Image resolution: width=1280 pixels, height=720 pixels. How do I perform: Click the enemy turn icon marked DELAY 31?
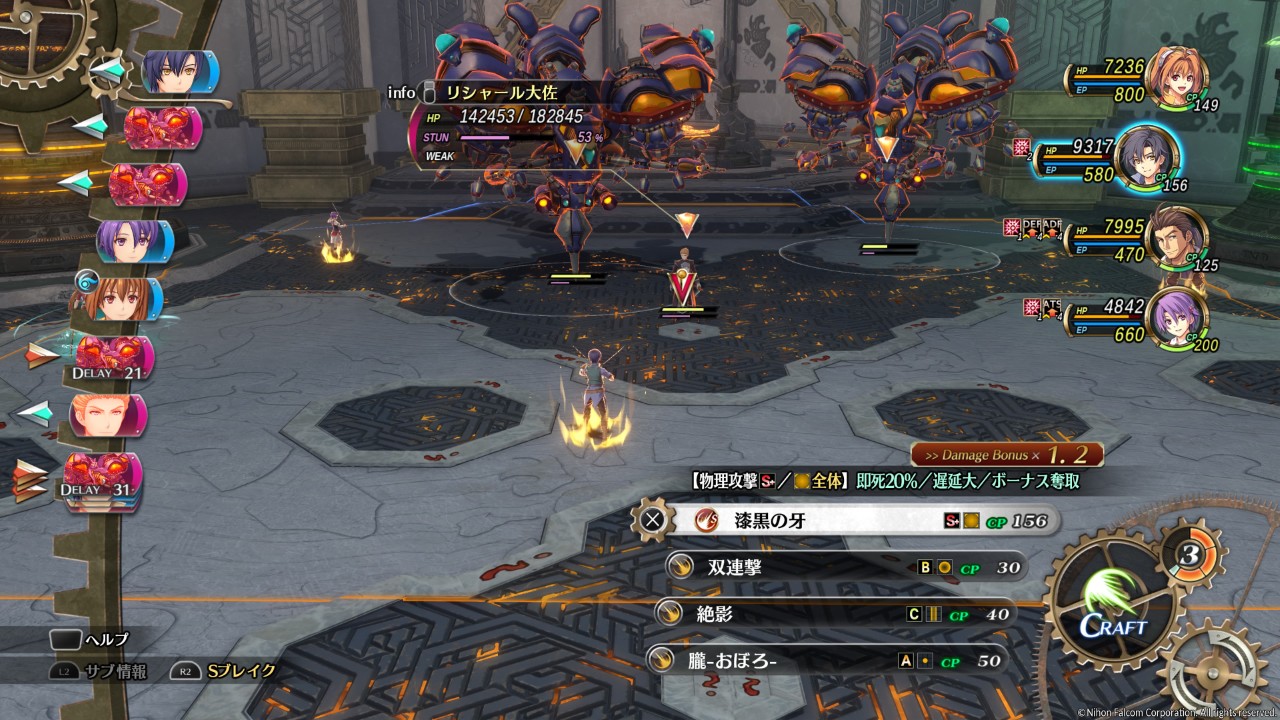point(103,477)
